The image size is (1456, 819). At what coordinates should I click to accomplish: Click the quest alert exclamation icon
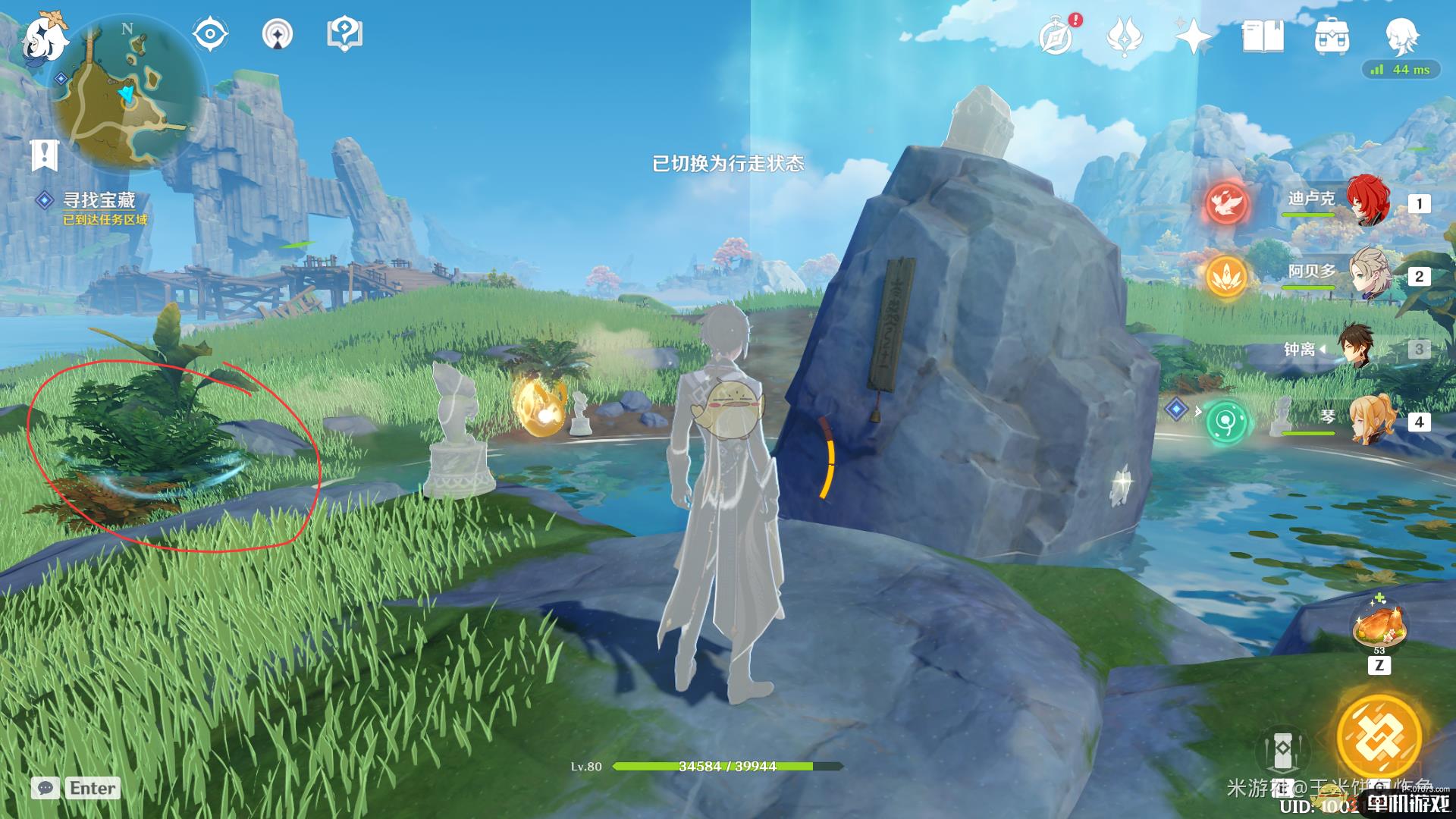pyautogui.click(x=44, y=155)
